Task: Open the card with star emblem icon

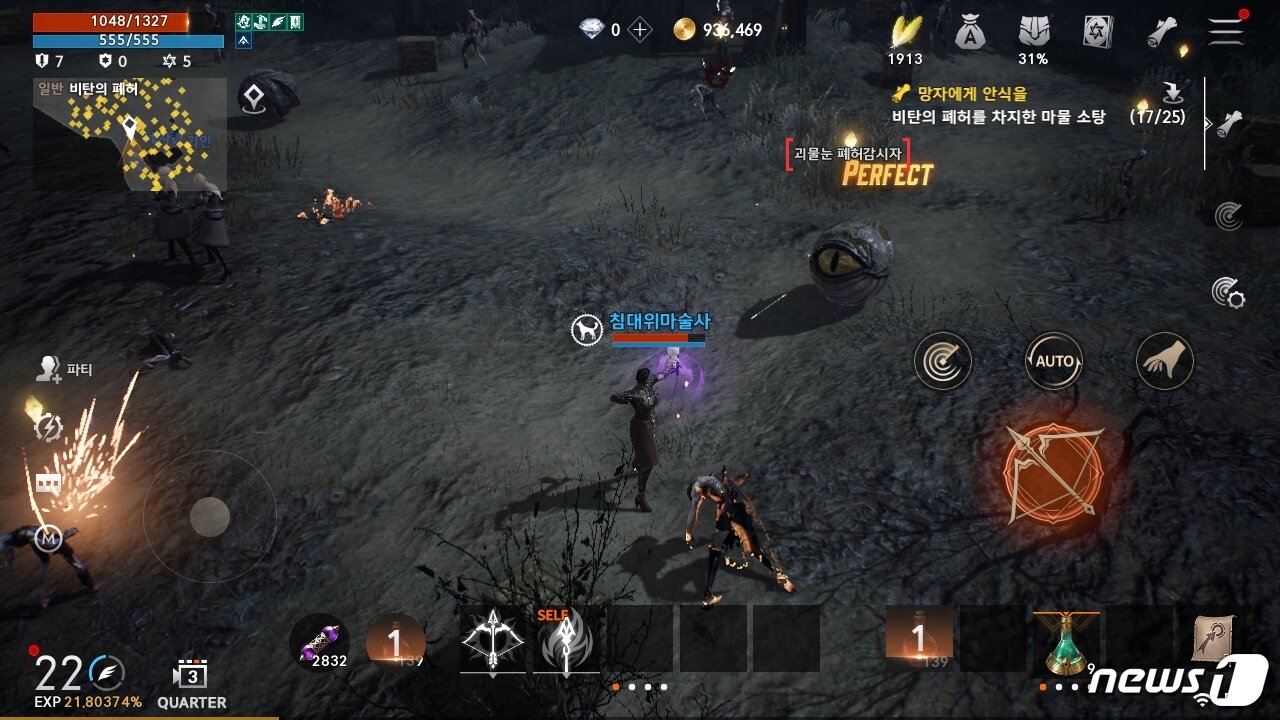Action: (x=1098, y=32)
